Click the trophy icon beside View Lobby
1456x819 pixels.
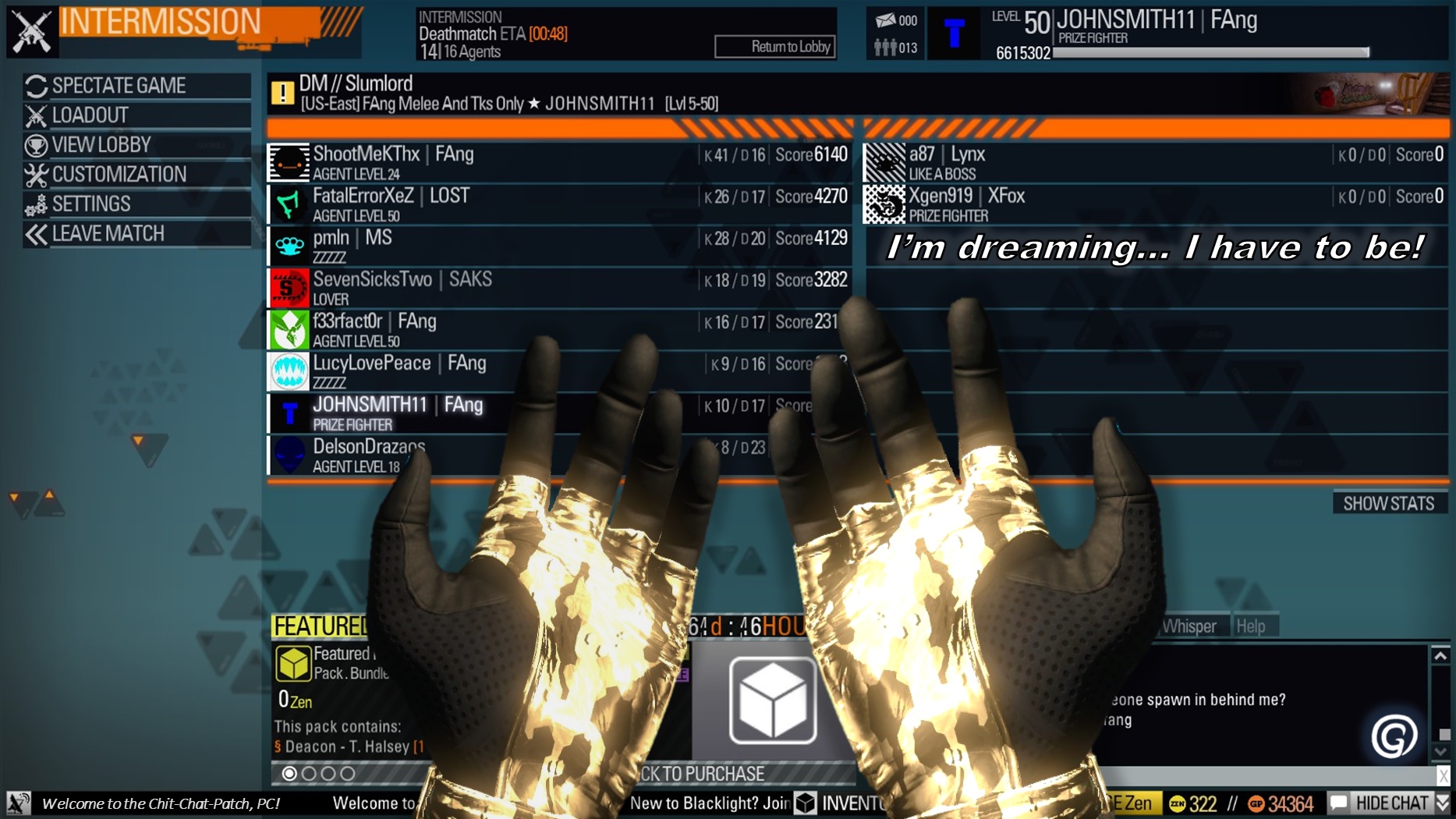click(34, 144)
